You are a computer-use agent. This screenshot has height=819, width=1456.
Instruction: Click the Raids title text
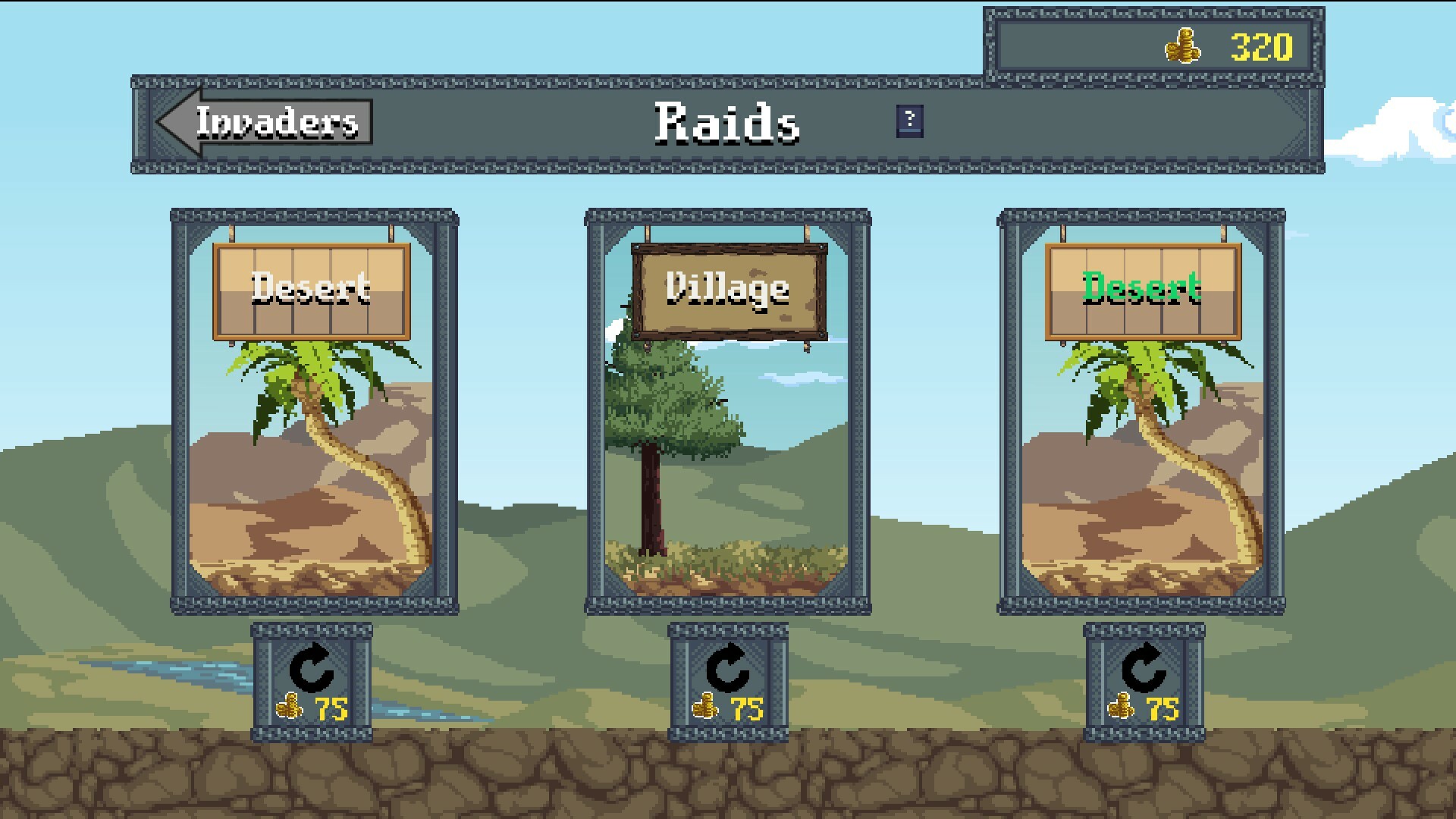[727, 123]
